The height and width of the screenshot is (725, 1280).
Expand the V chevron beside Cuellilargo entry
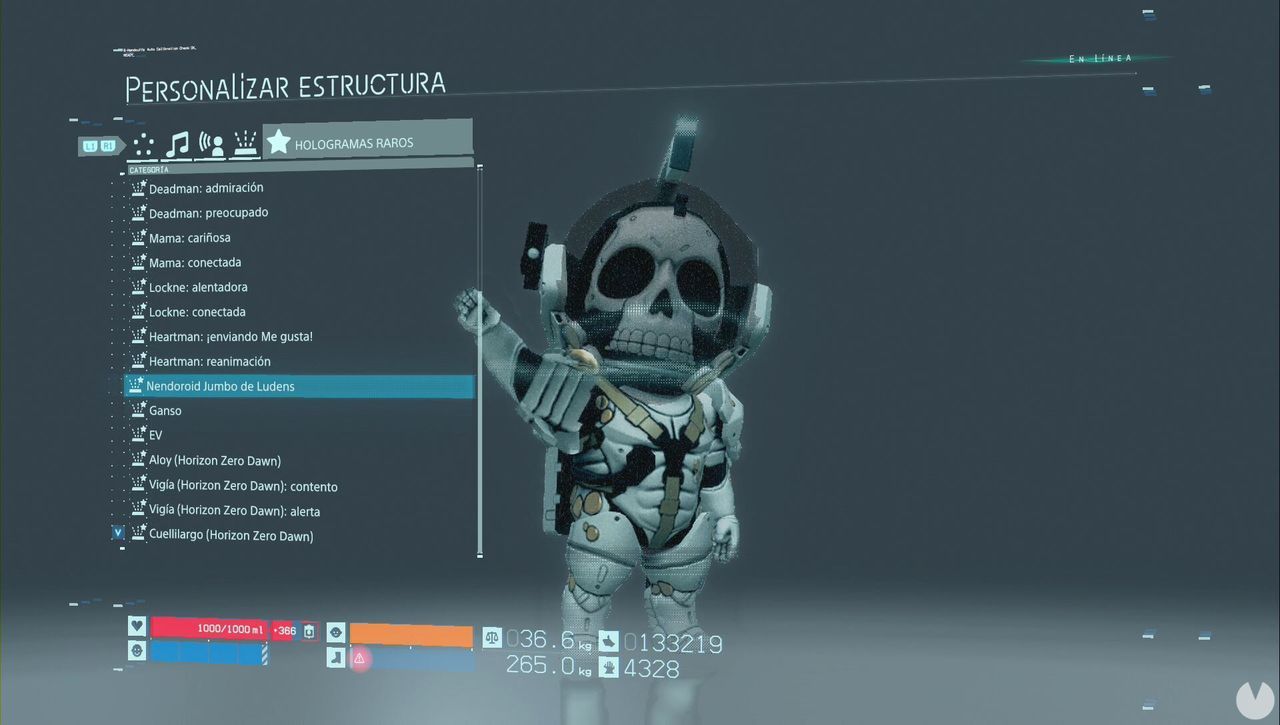coord(118,533)
